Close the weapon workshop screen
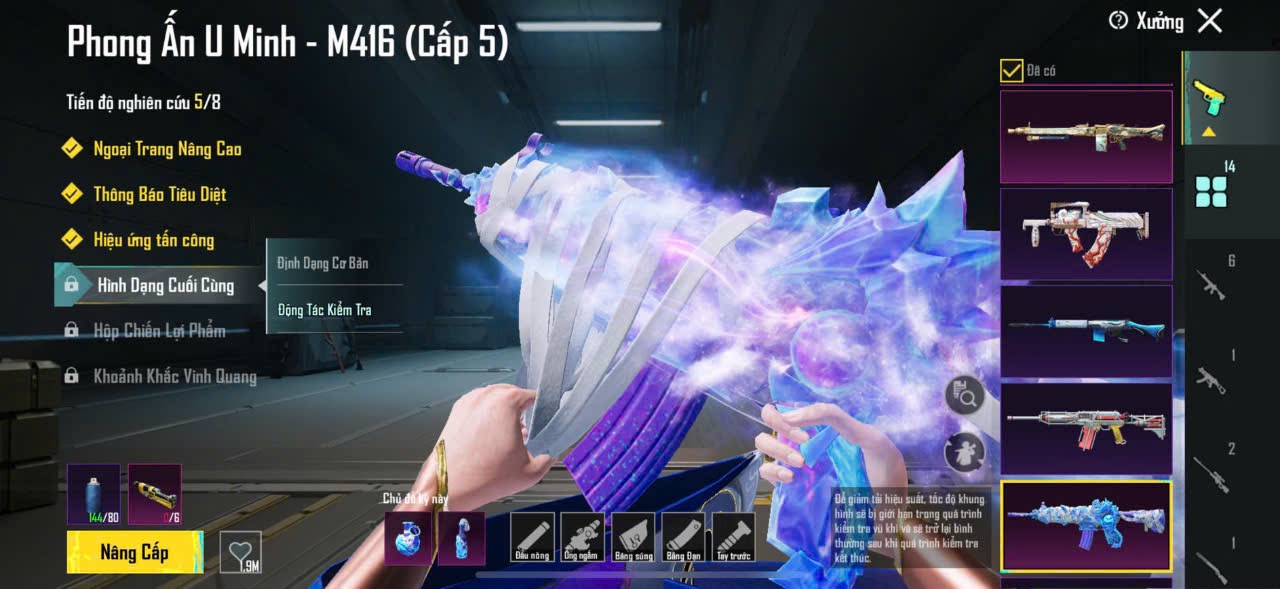This screenshot has height=589, width=1280. [x=1210, y=21]
